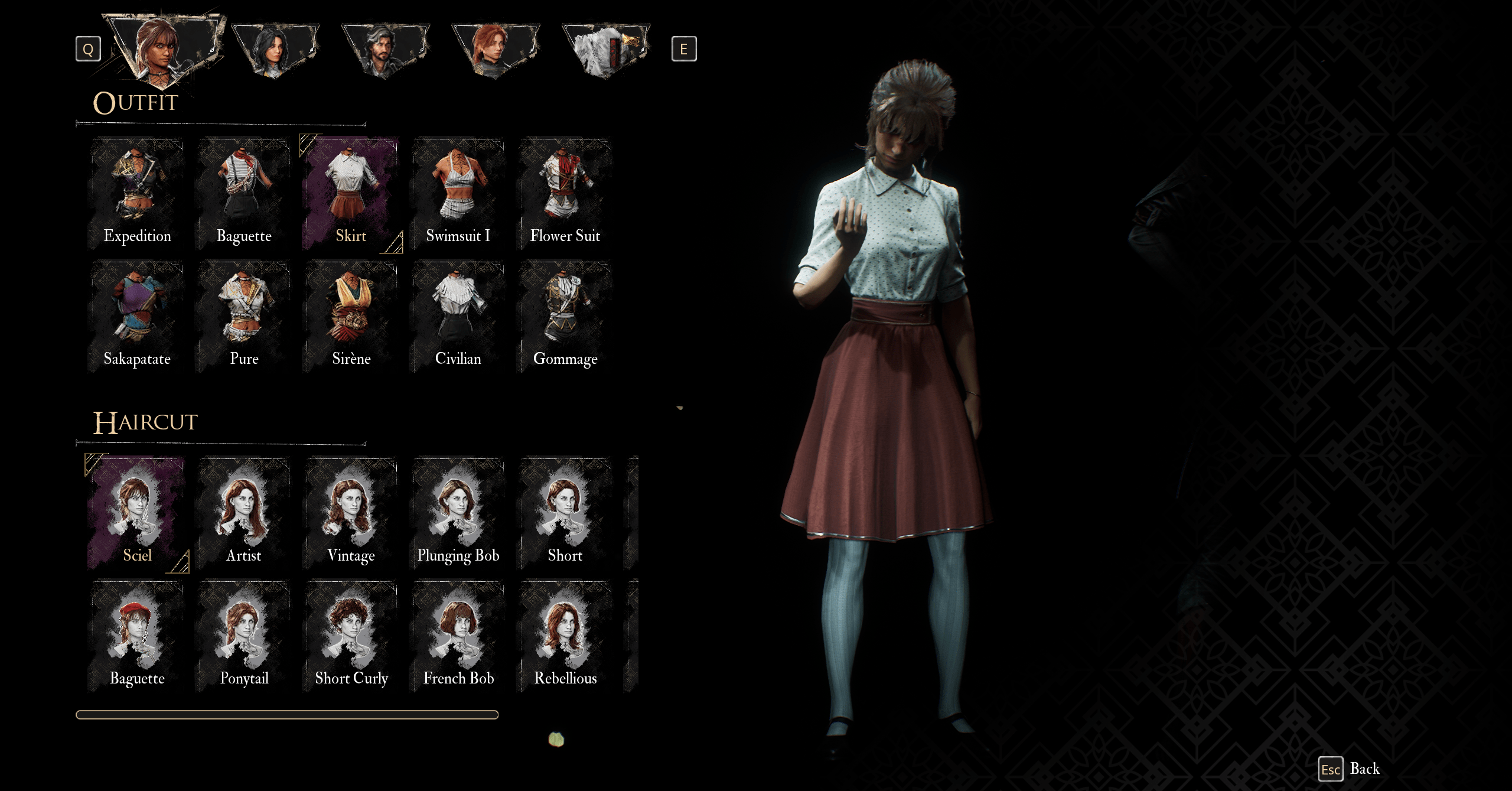The width and height of the screenshot is (1512, 791).
Task: Select the Civilian outfit
Action: 458,317
